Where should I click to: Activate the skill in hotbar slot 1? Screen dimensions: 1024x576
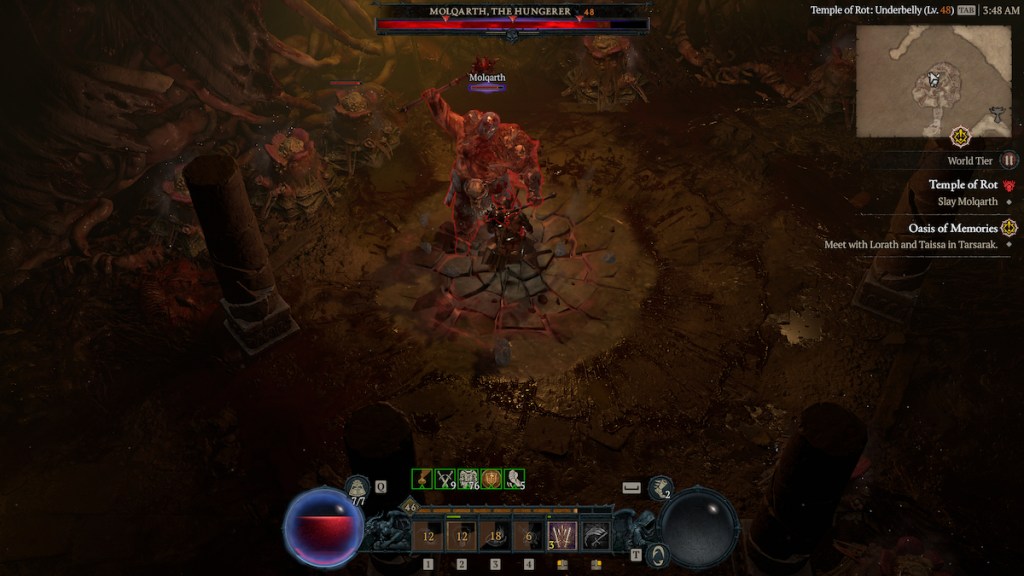(x=428, y=536)
